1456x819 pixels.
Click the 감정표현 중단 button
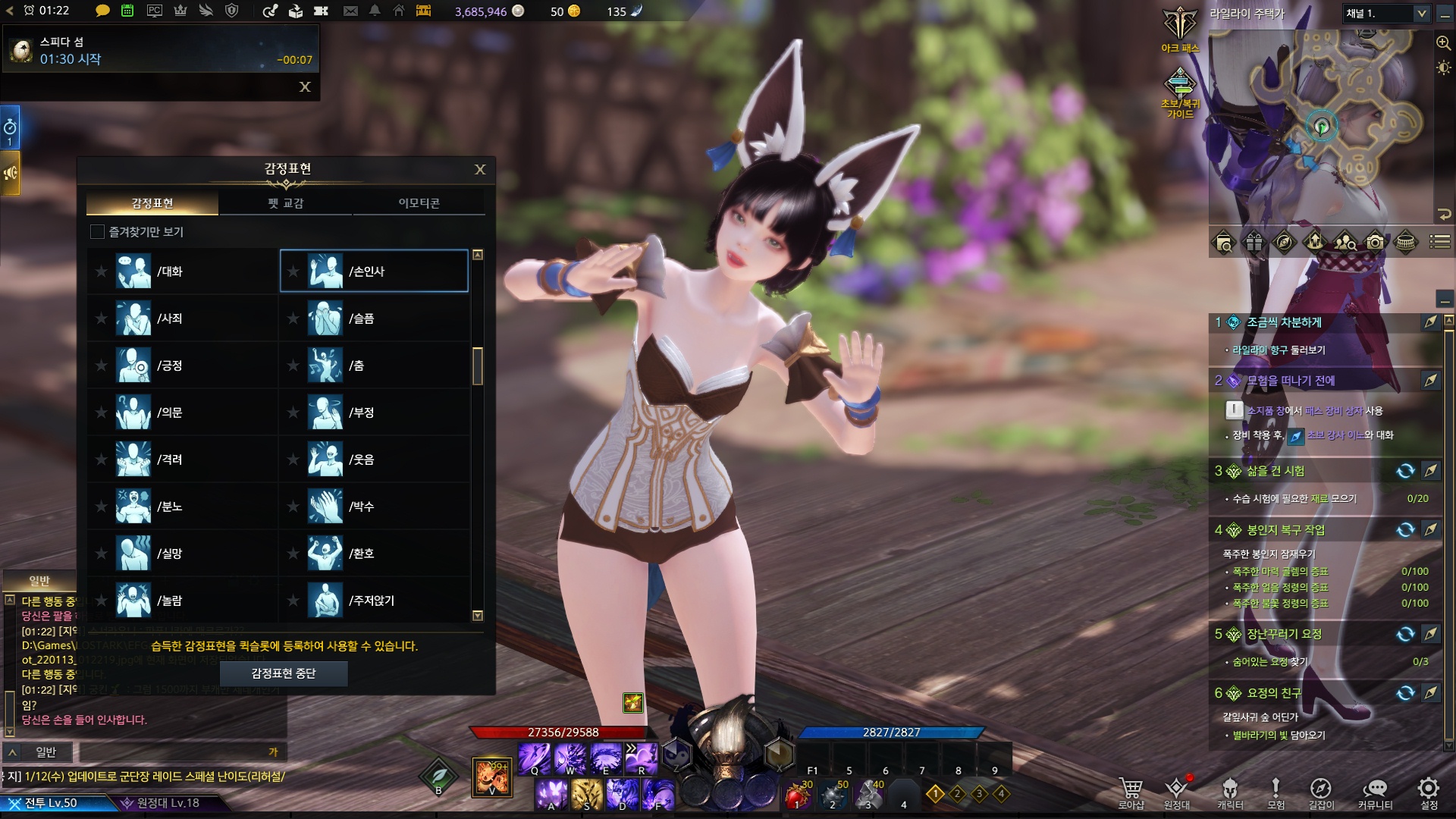point(284,673)
